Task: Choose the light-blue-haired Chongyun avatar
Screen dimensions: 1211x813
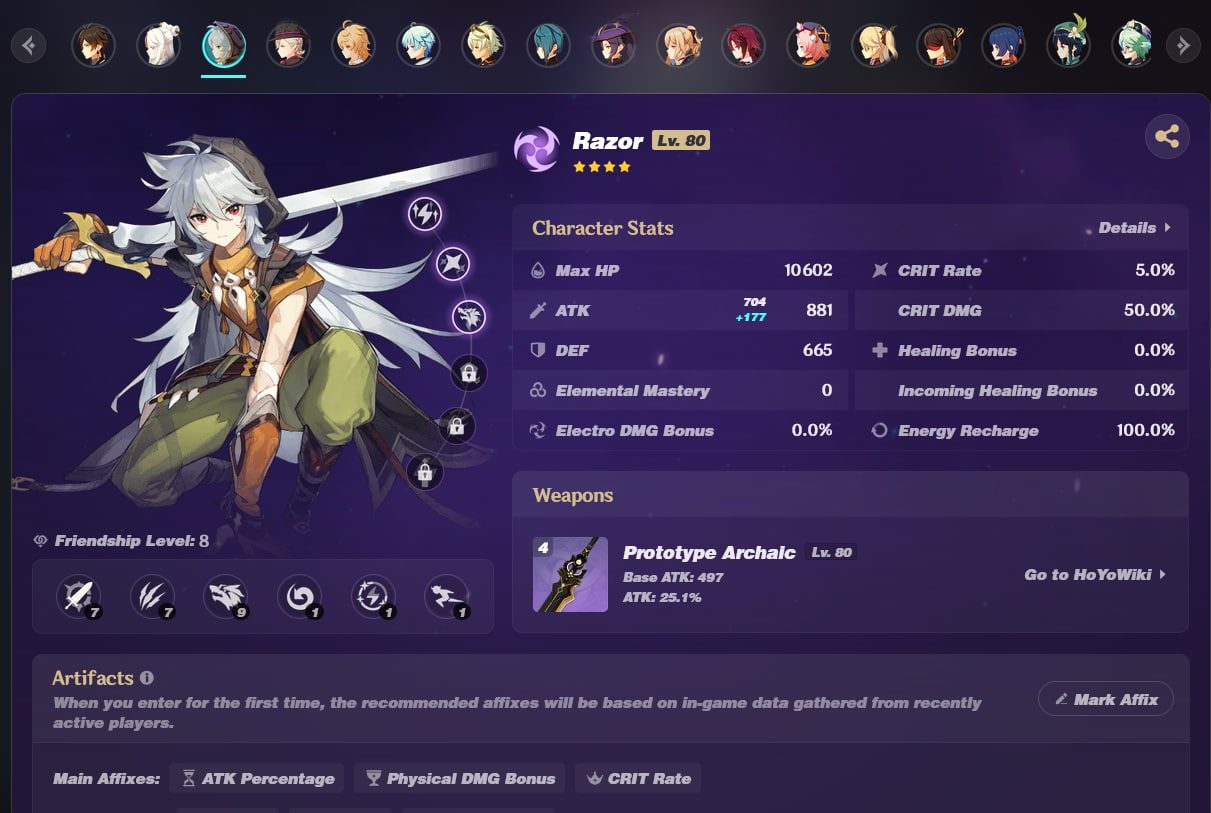Action: click(418, 45)
